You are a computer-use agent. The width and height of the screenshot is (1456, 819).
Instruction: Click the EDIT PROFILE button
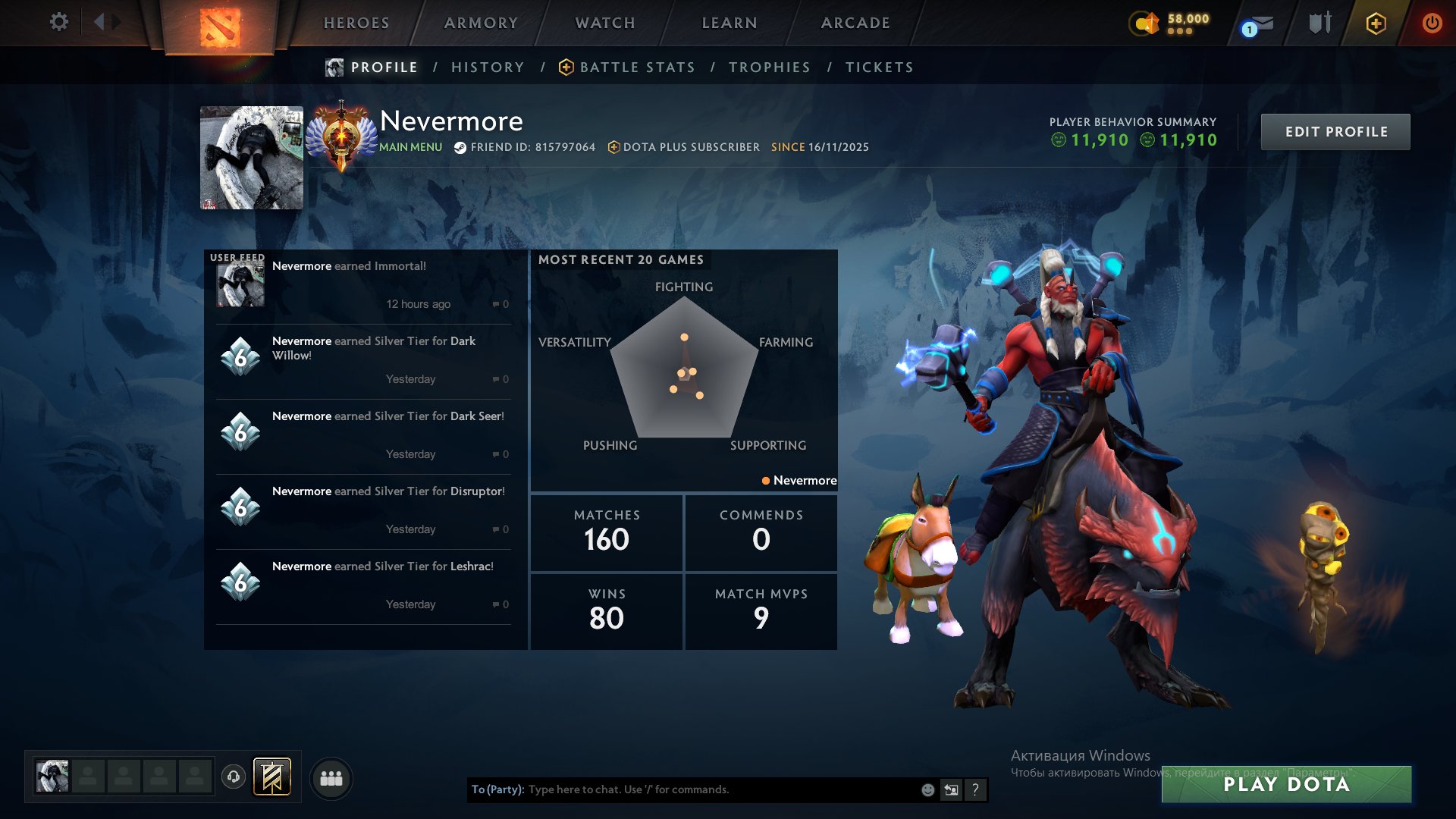1335,131
